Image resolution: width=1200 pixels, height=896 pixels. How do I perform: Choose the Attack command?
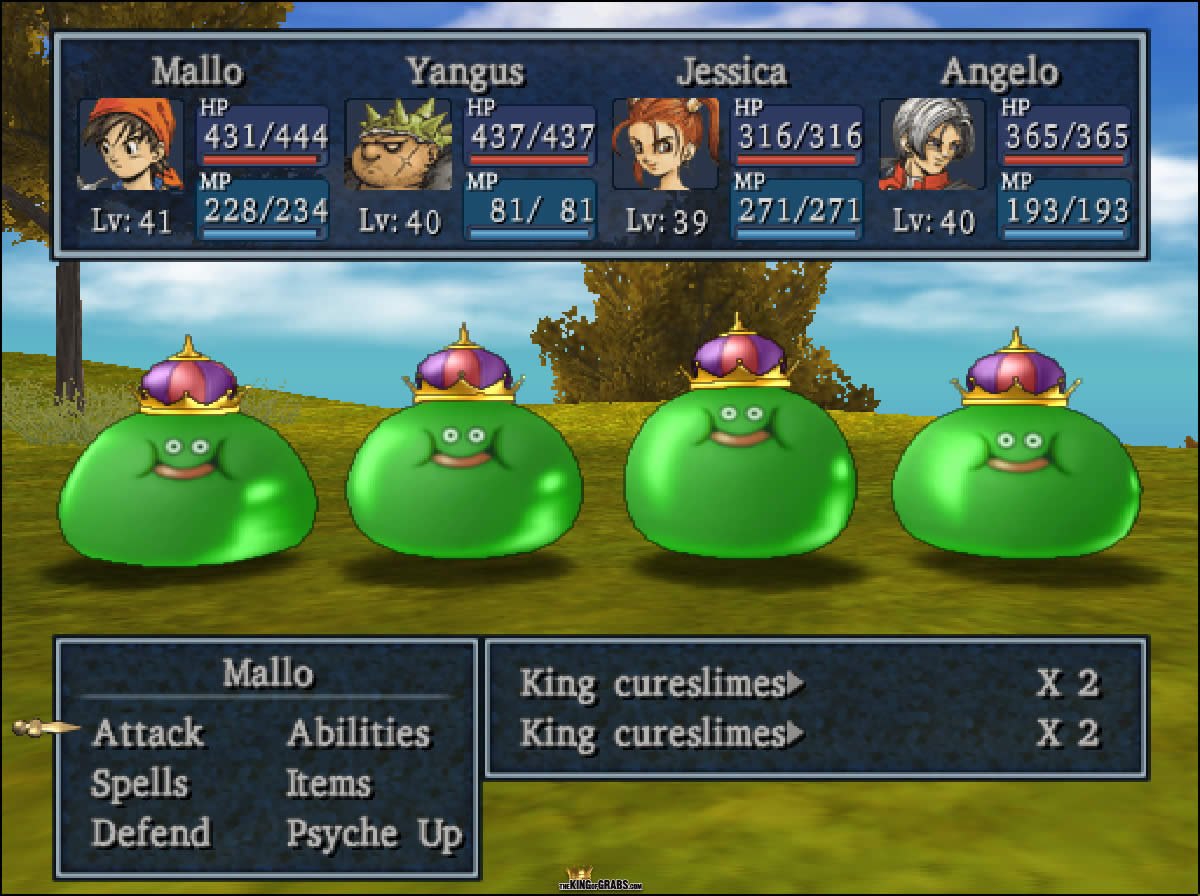(147, 733)
